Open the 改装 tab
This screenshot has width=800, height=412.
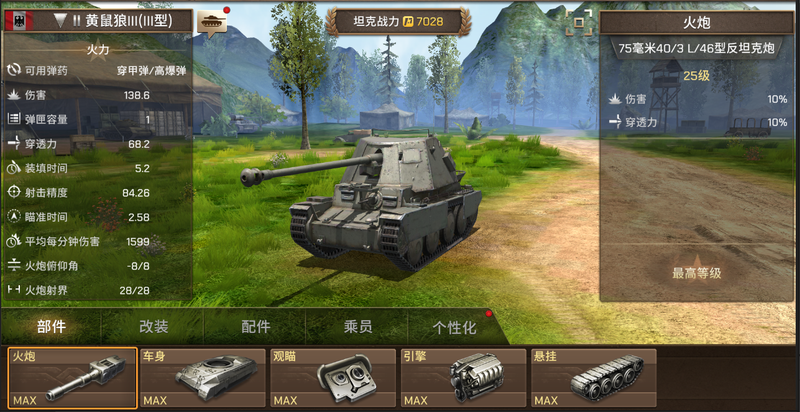click(x=153, y=327)
